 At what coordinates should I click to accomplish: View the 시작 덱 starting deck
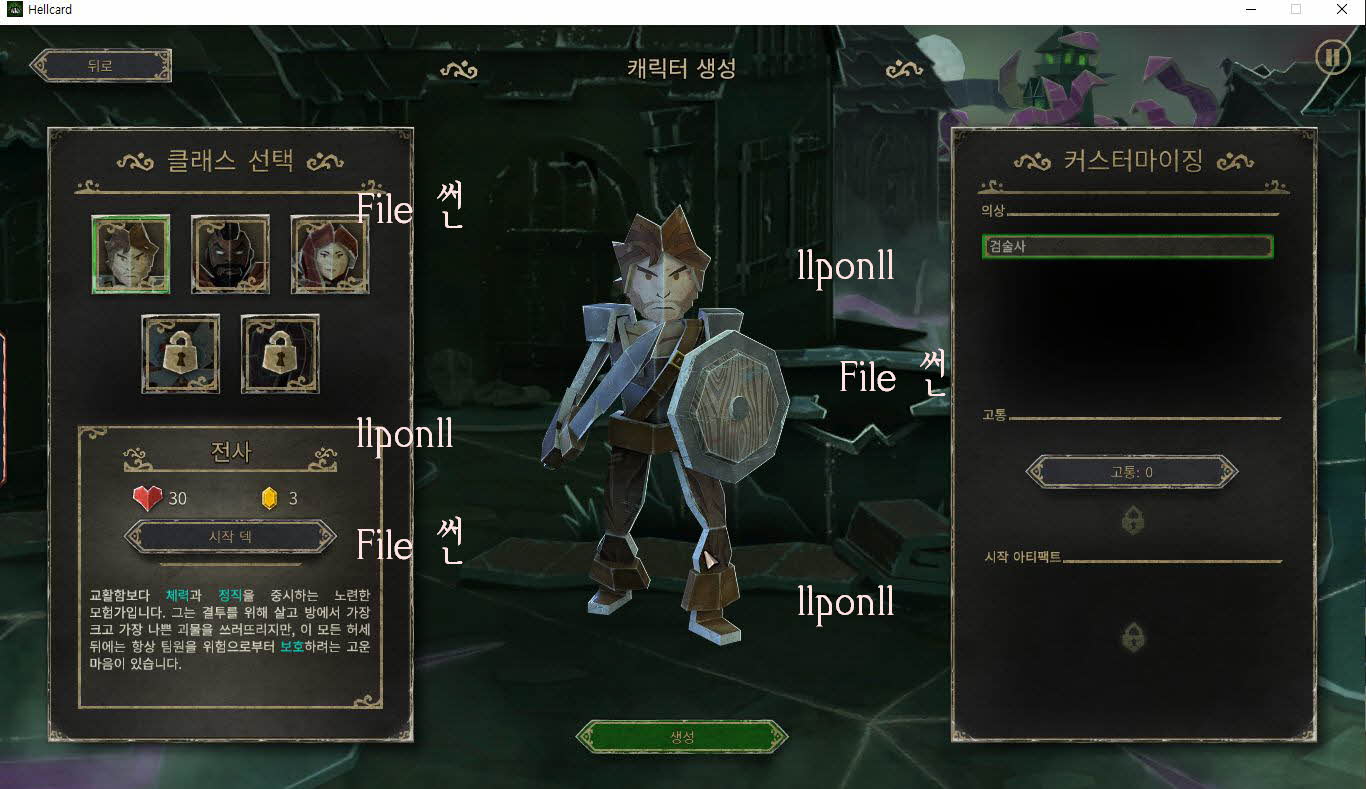[x=230, y=536]
